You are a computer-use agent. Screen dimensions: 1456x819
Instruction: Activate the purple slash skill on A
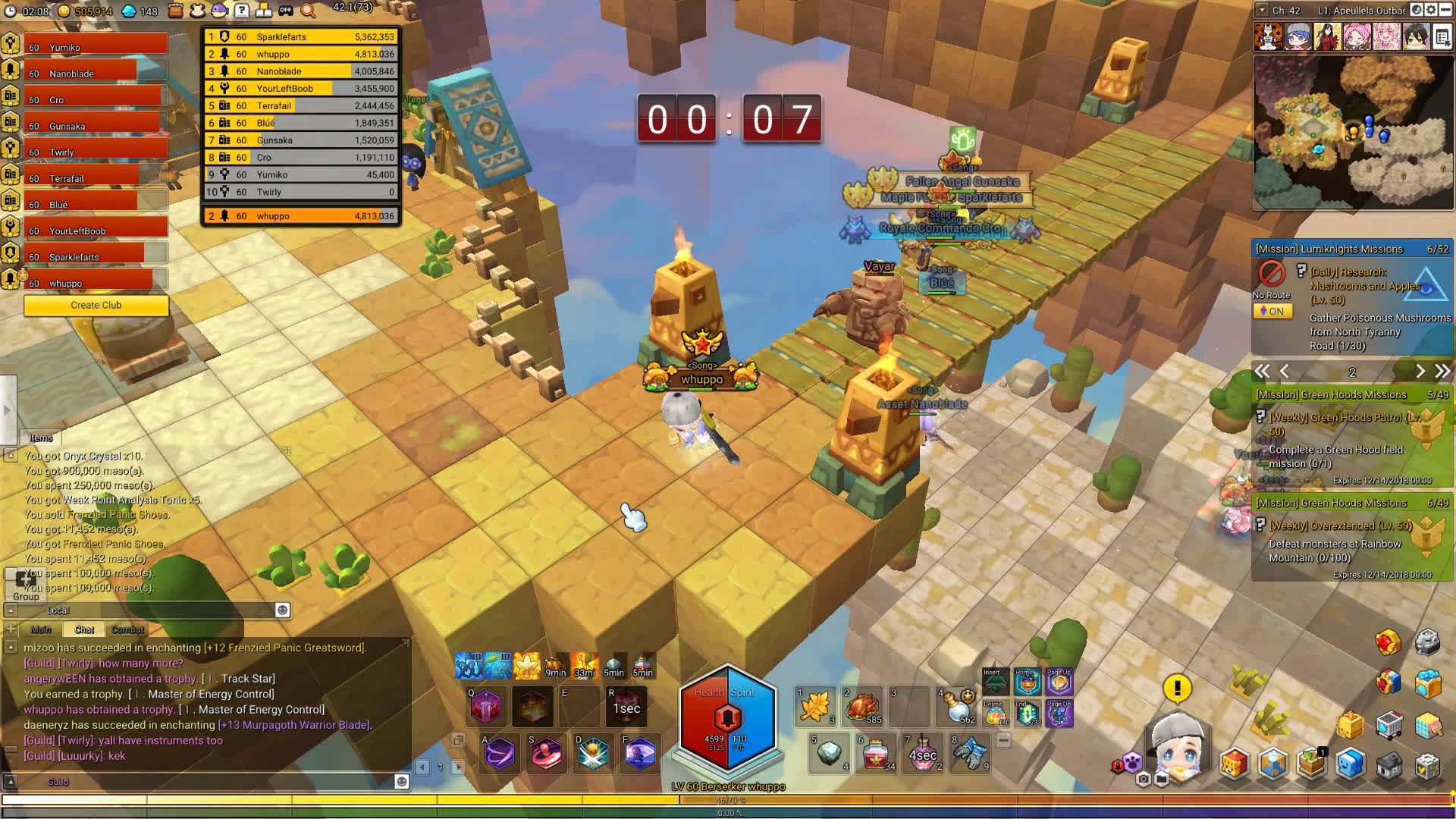pyautogui.click(x=500, y=754)
